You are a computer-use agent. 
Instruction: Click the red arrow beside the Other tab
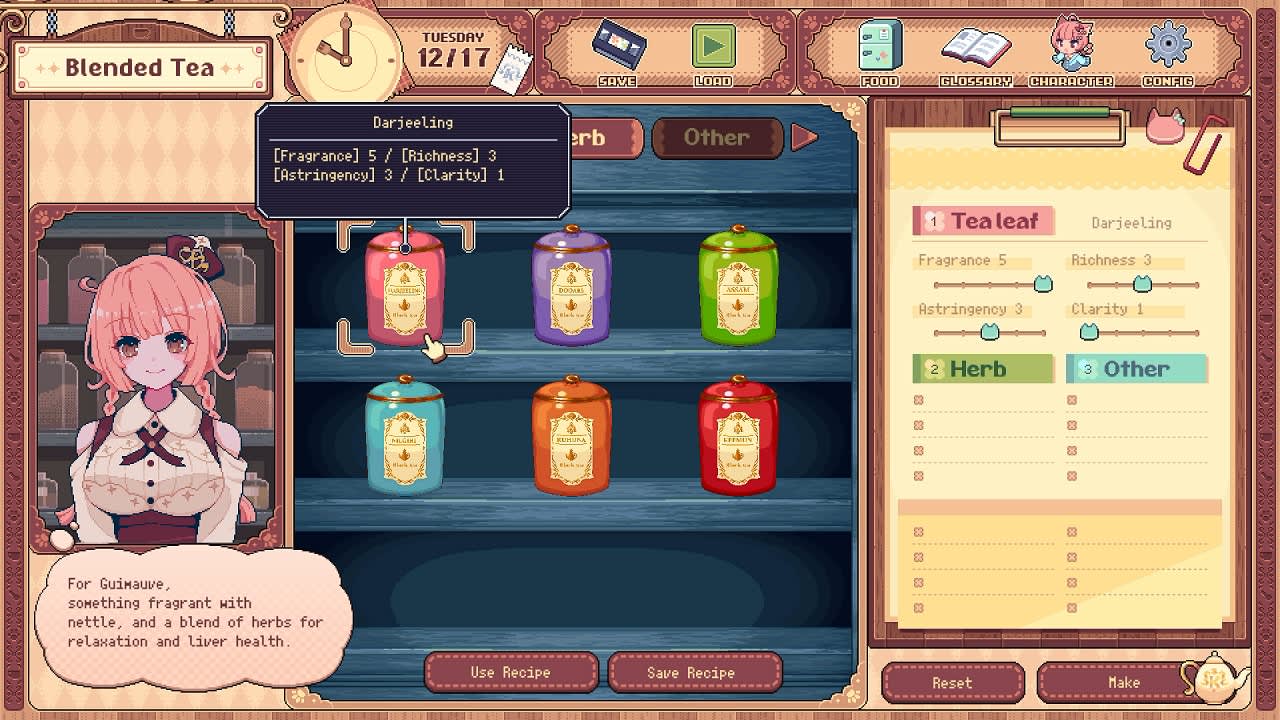pos(806,138)
